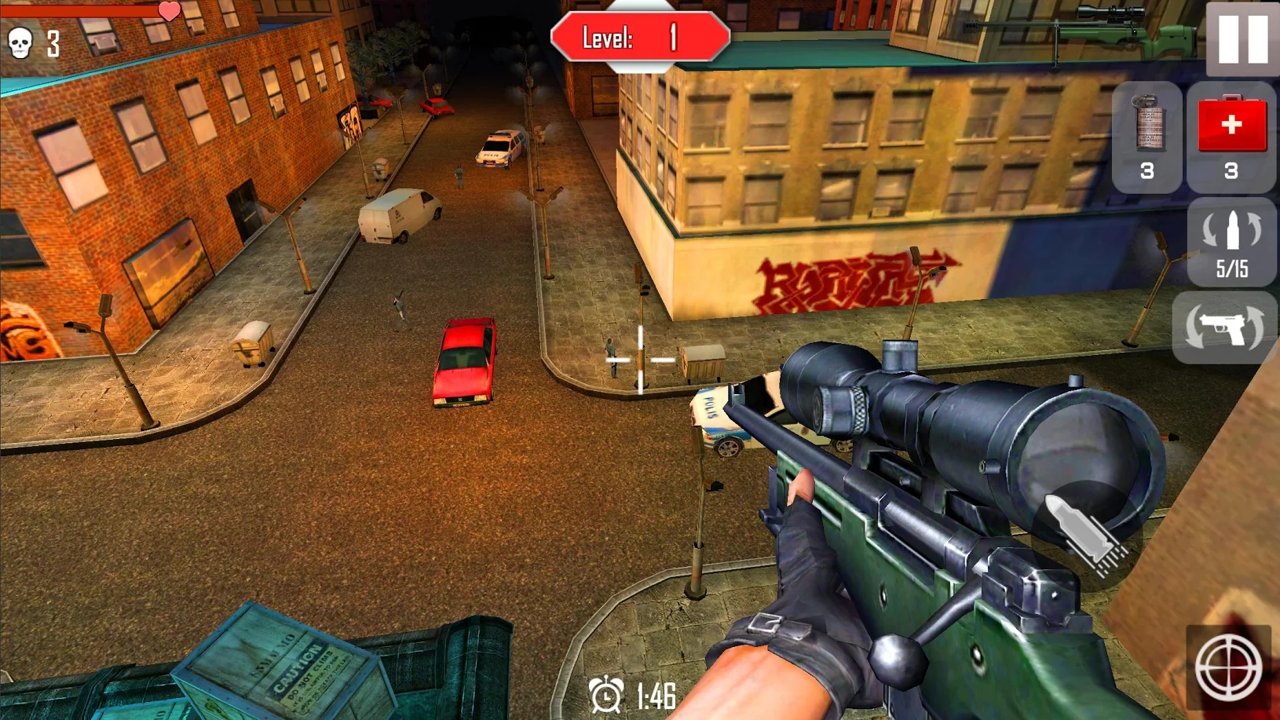
Task: Expand the ammo counter showing 5/15
Action: click(1230, 245)
